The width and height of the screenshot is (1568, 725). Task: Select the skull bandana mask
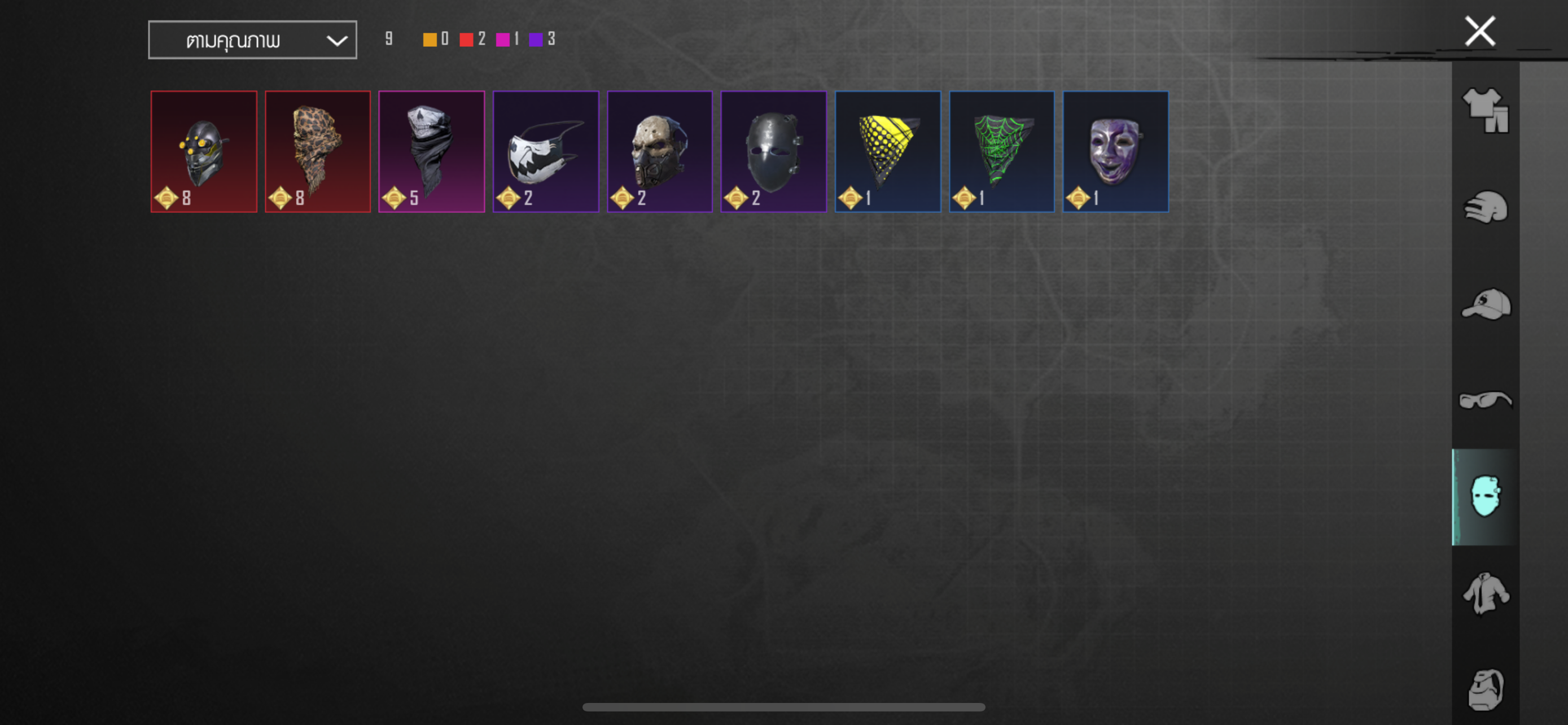(431, 151)
